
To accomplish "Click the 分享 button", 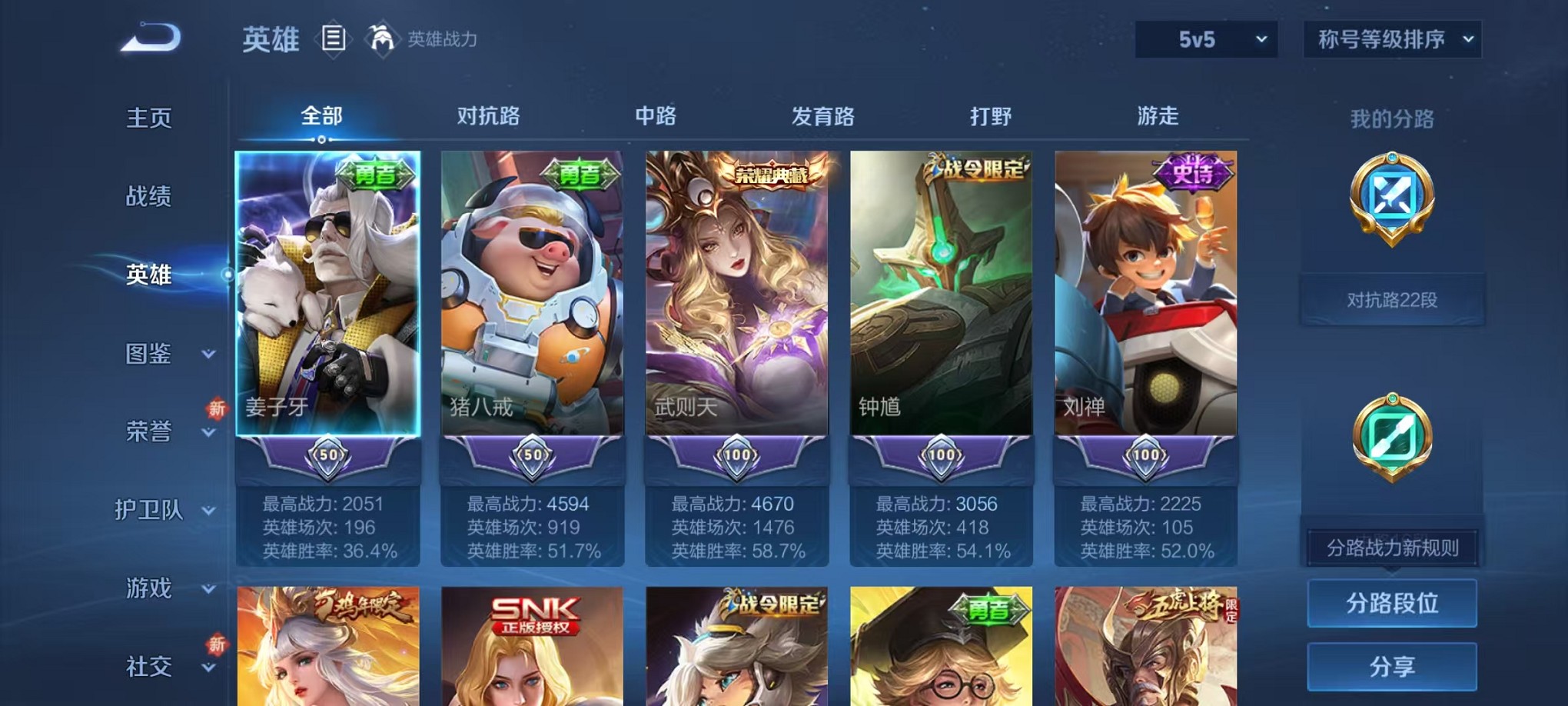I will click(x=1392, y=664).
